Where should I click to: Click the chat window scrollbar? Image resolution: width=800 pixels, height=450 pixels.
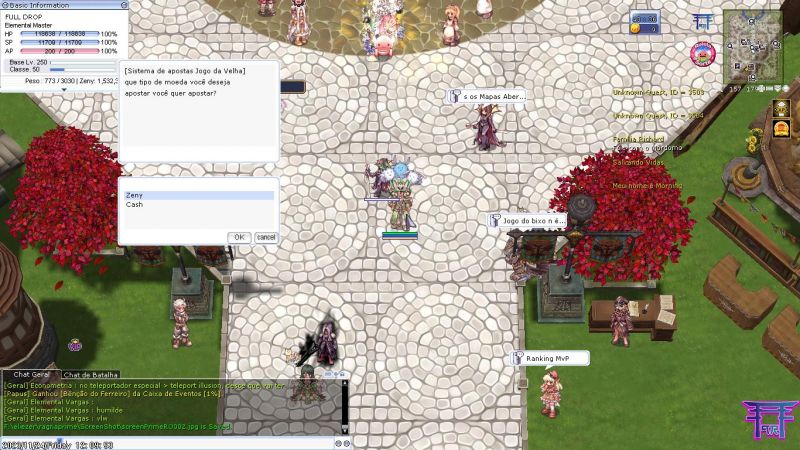pos(344,405)
